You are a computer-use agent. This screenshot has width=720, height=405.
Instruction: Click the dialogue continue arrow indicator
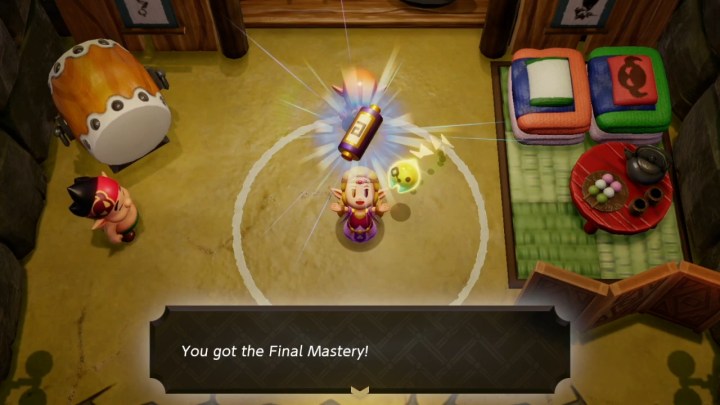pyautogui.click(x=360, y=390)
